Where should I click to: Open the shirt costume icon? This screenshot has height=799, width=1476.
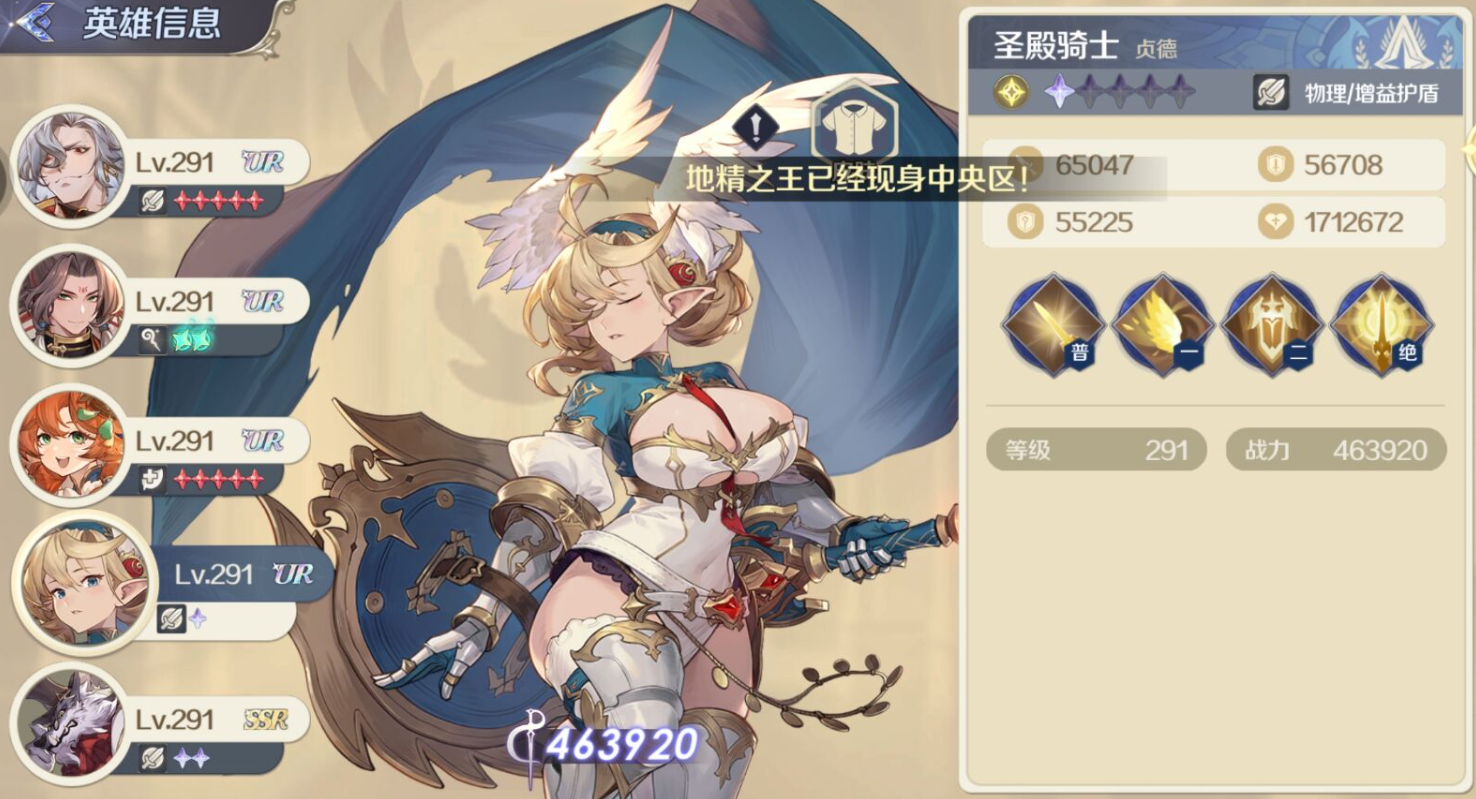[x=853, y=127]
